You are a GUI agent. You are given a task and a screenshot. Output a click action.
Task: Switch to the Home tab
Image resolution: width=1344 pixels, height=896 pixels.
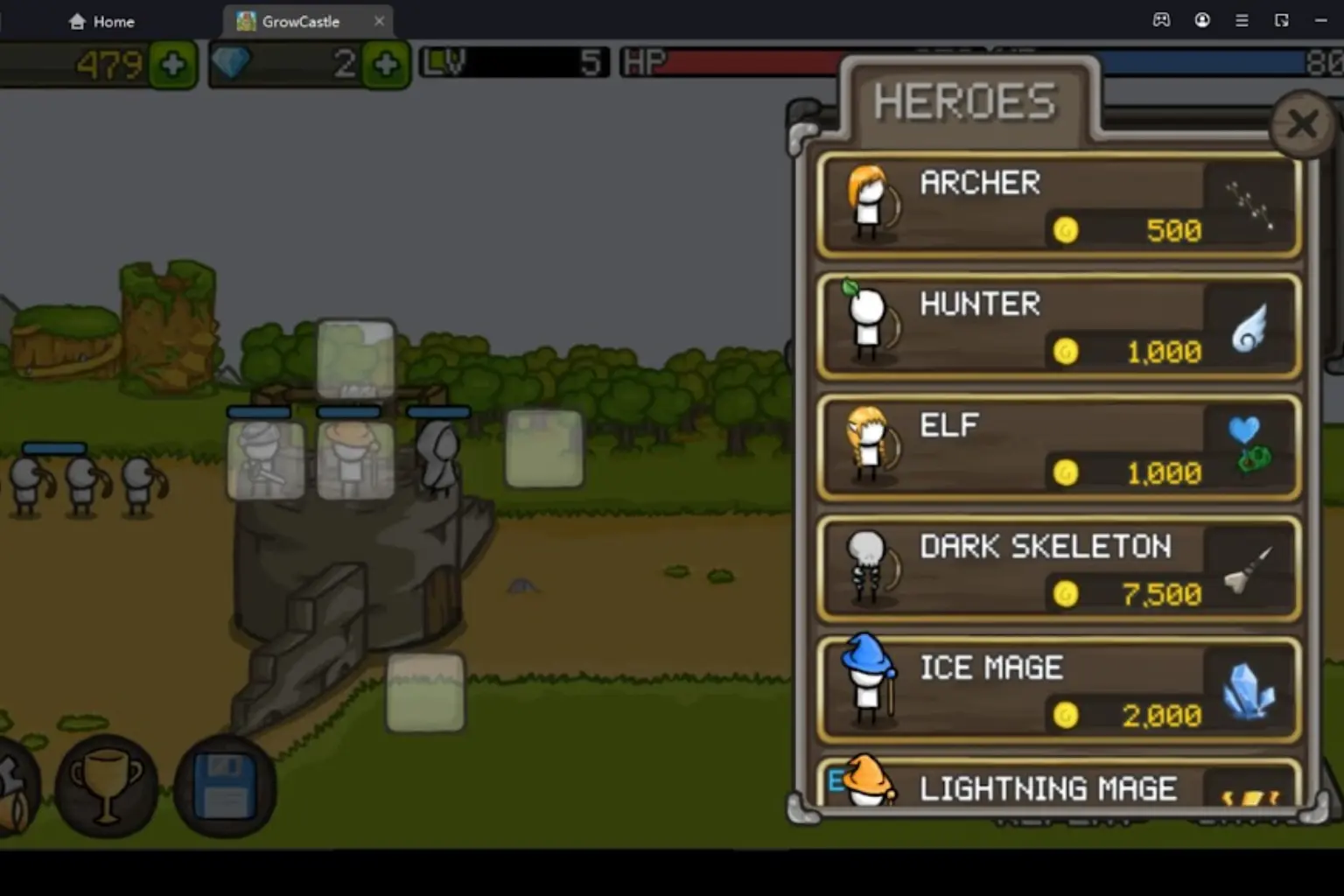coord(101,21)
